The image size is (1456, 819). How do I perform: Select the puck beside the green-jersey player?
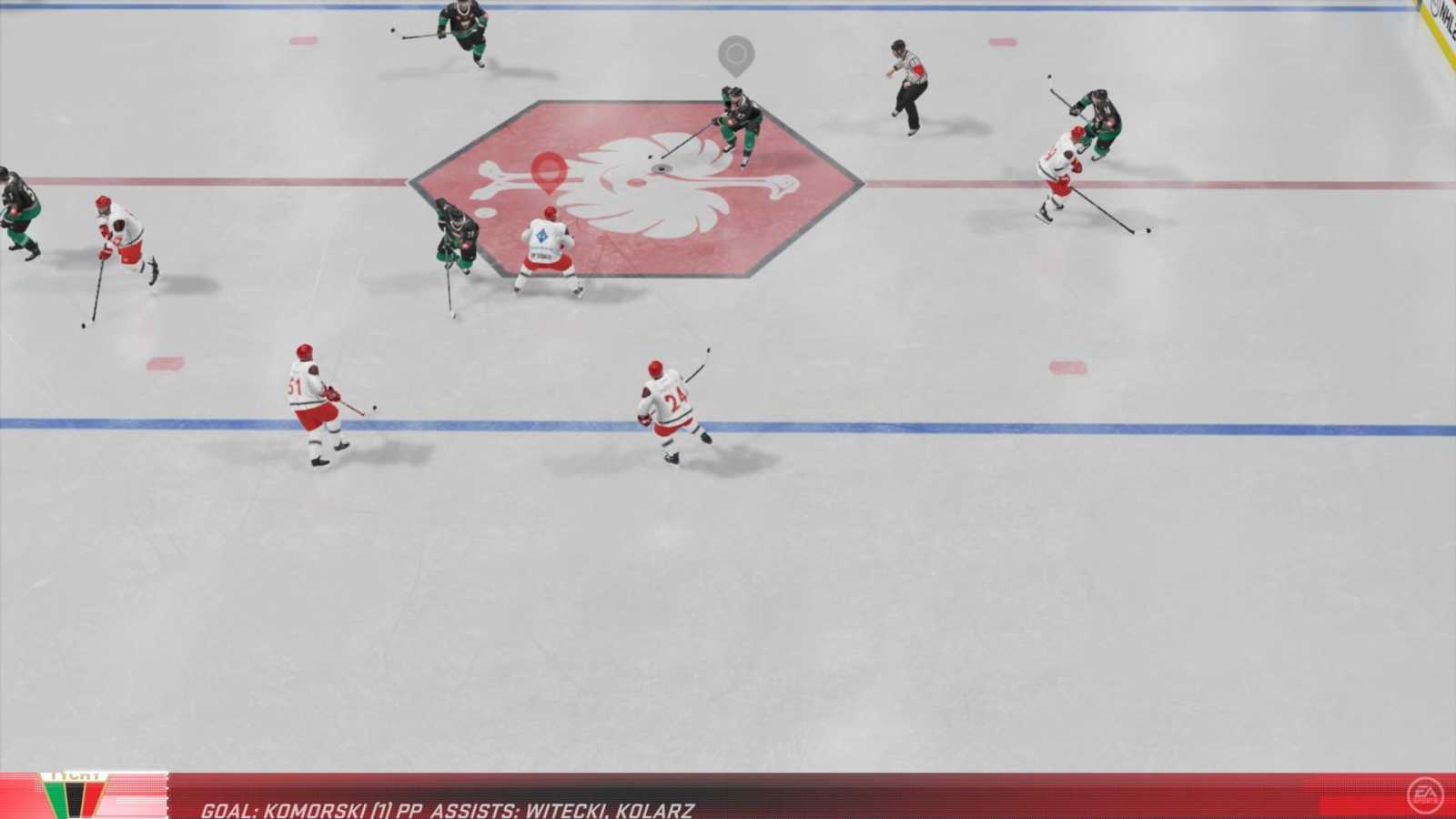(x=652, y=157)
